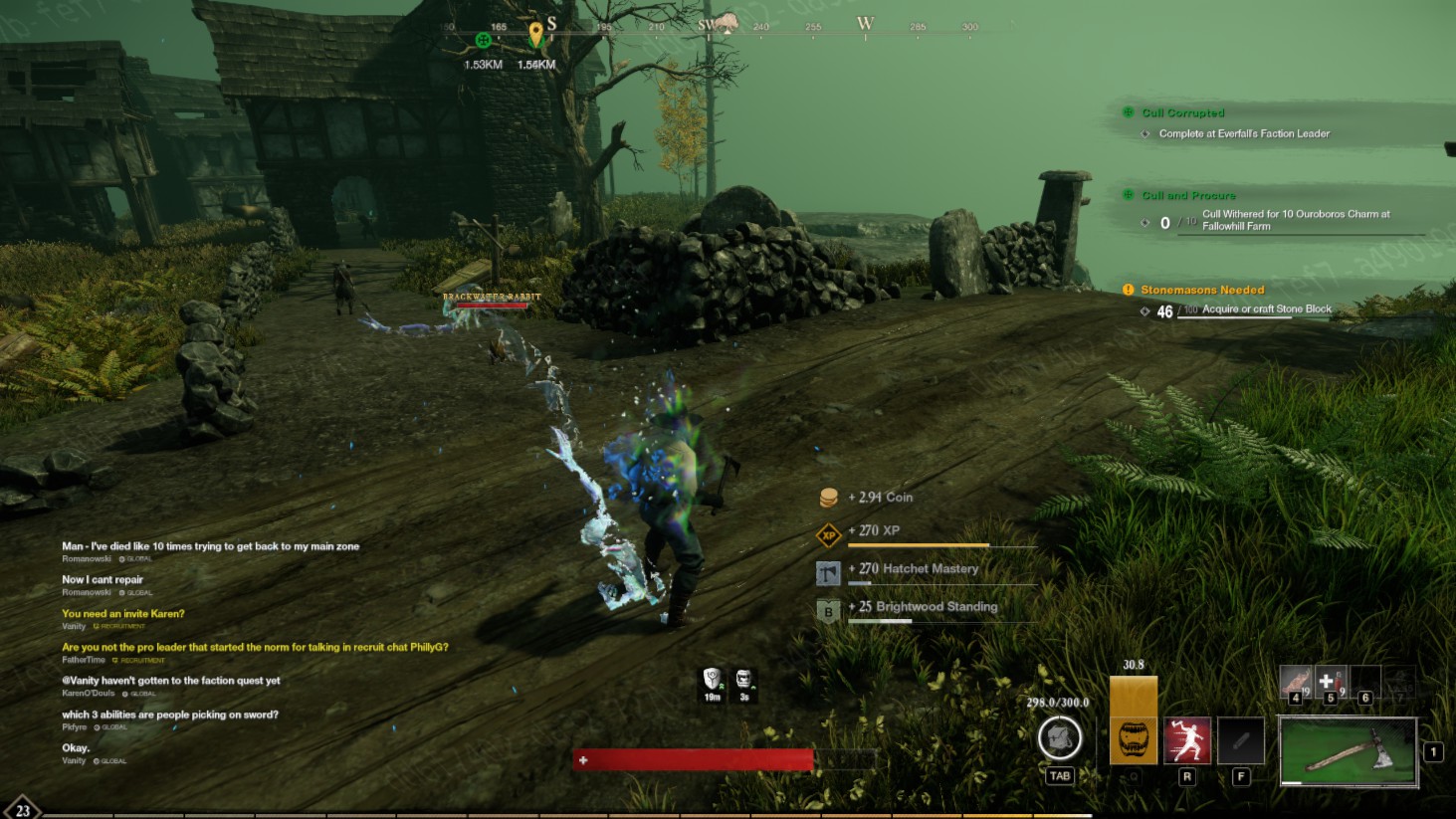Use the meat ration in quickslot 4

[1296, 683]
